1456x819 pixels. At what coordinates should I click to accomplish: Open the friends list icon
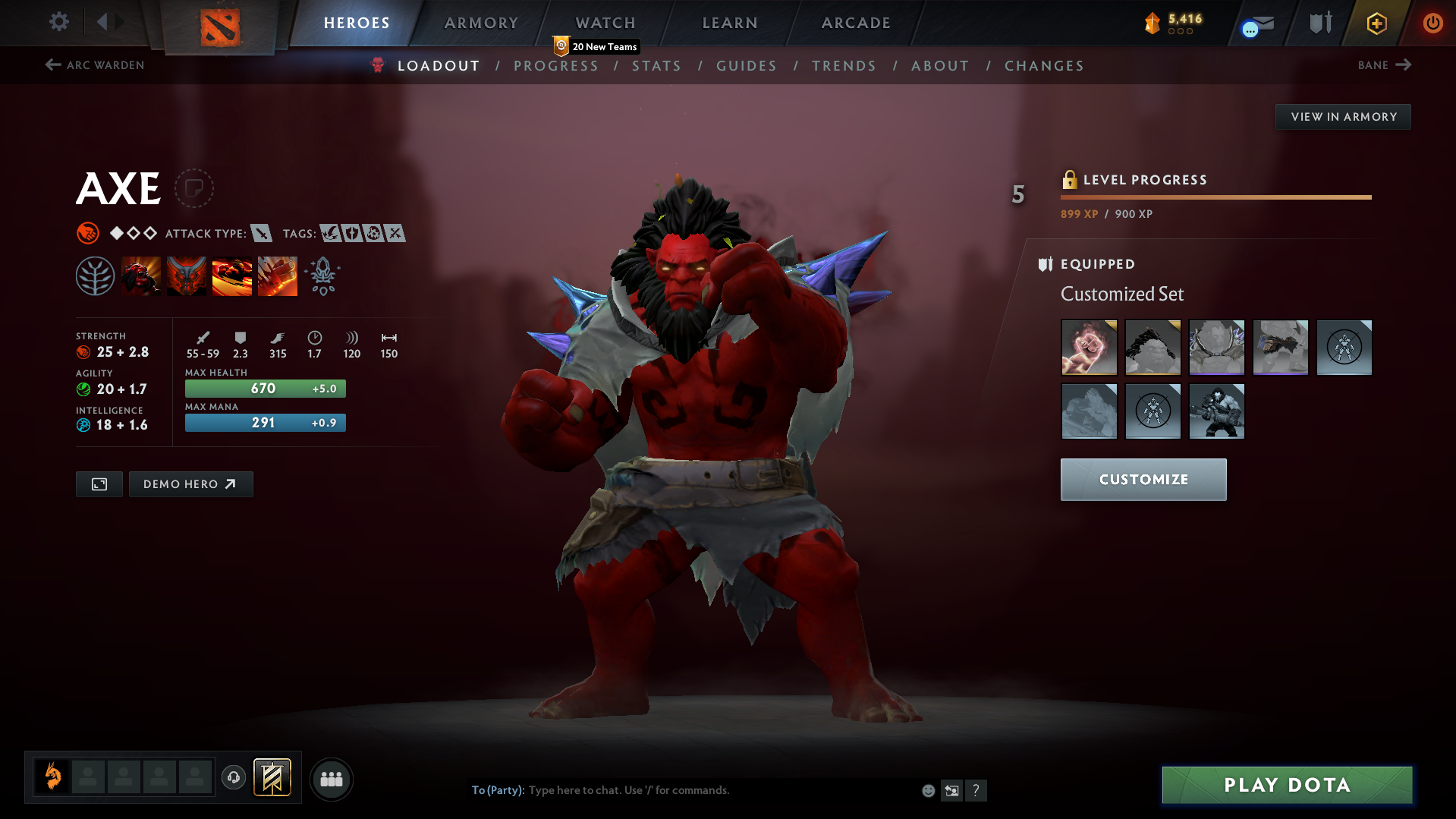point(331,779)
